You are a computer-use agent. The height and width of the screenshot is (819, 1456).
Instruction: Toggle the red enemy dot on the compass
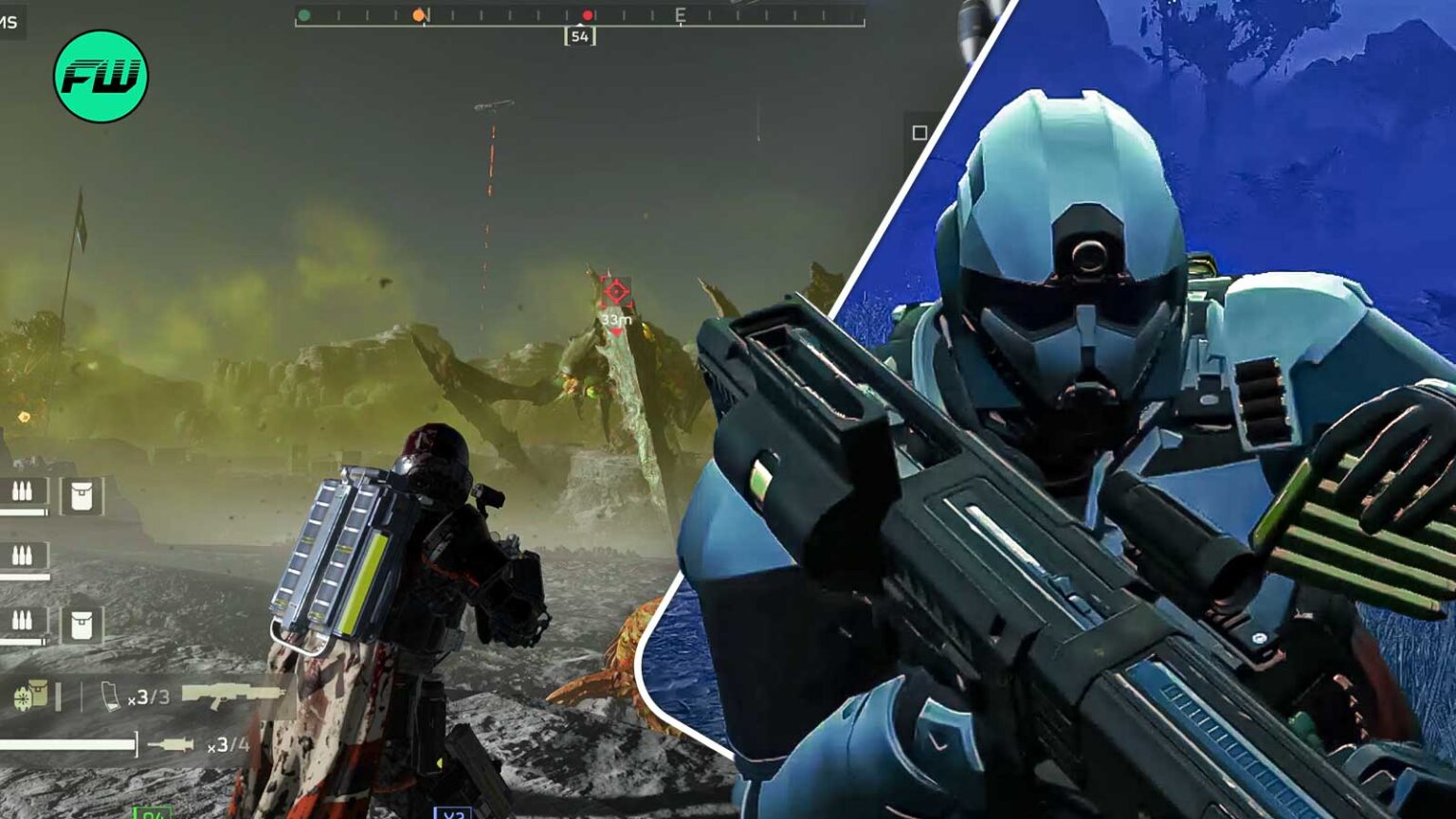pyautogui.click(x=588, y=16)
